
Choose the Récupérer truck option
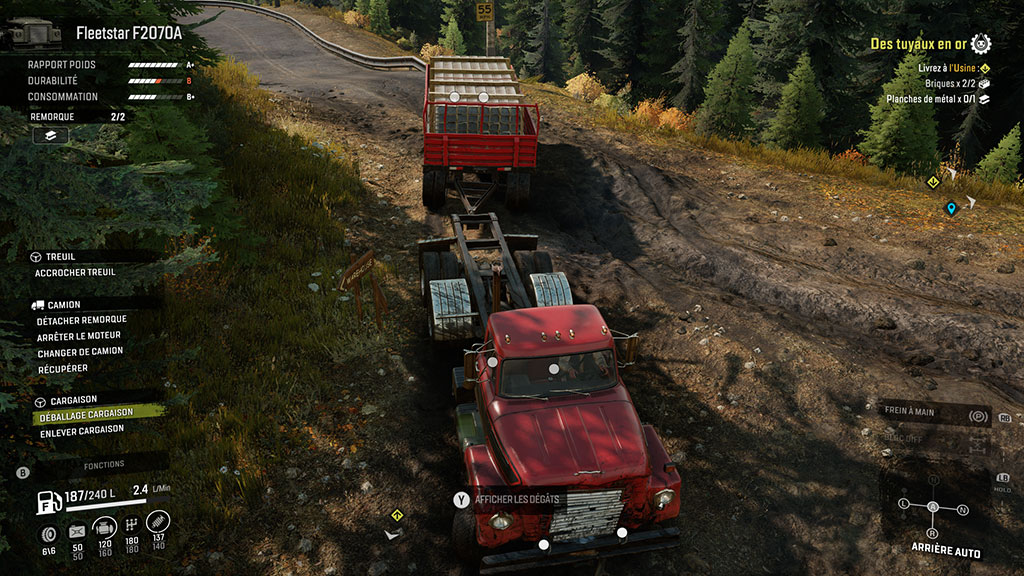(62, 368)
